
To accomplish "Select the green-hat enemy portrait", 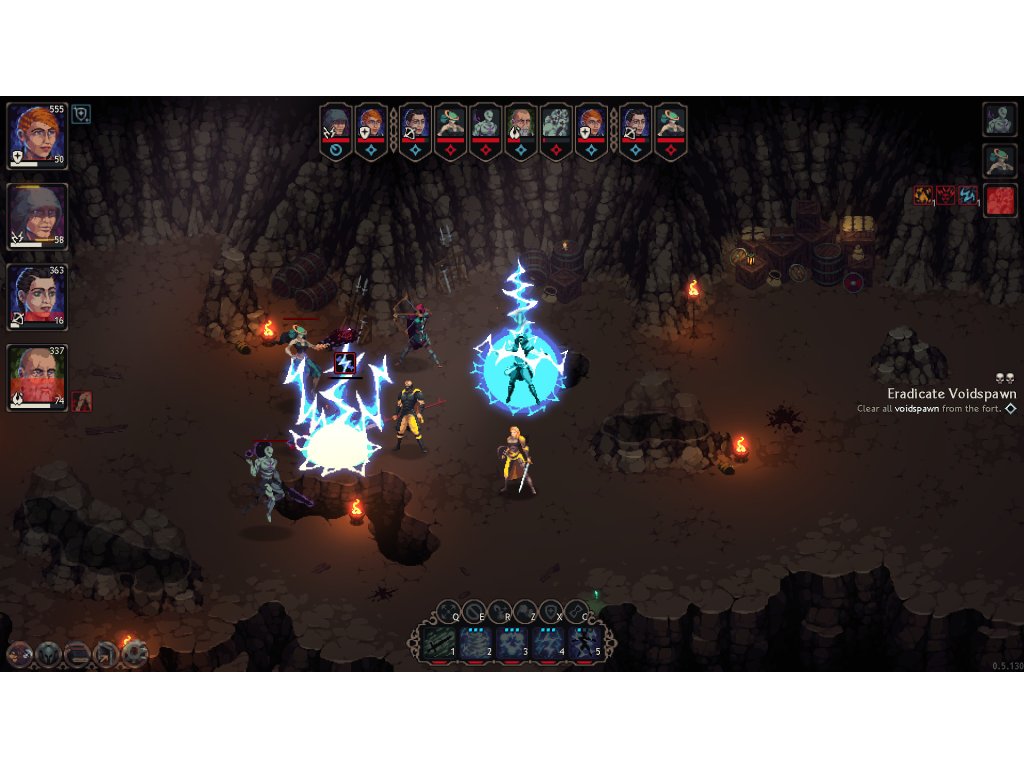I will [x=999, y=160].
